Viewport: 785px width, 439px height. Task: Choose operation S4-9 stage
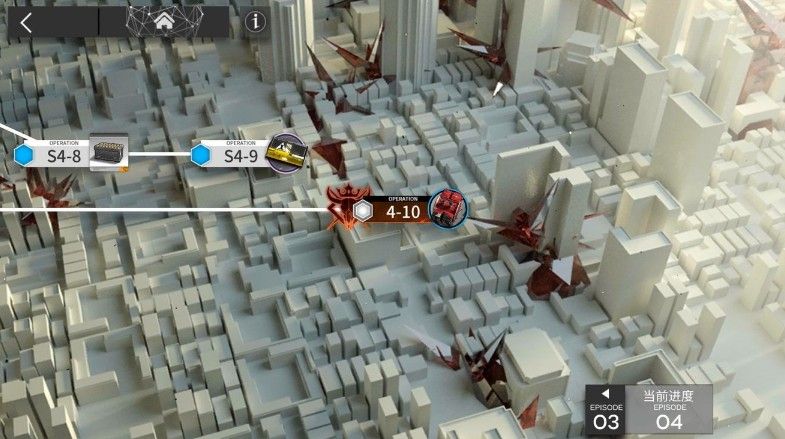240,155
